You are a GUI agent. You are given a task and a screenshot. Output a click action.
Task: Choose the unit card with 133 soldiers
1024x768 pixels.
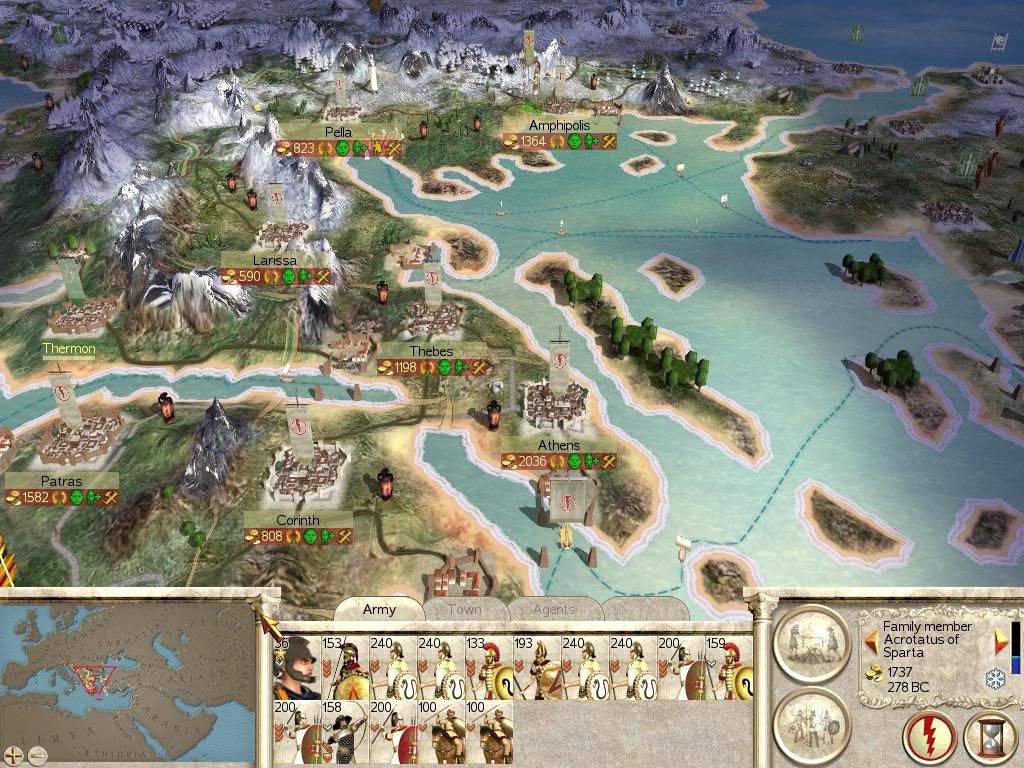point(488,667)
